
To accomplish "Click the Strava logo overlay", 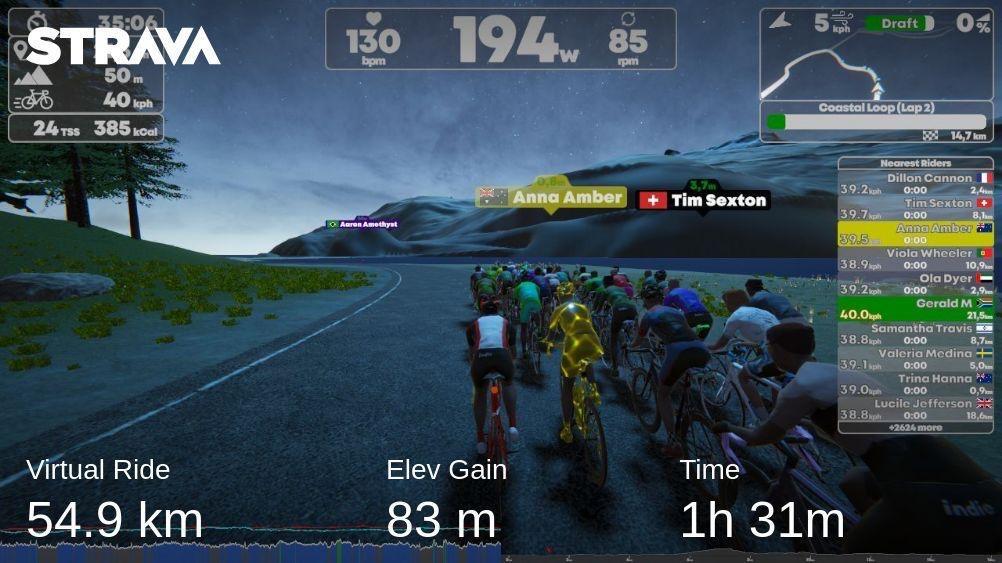I will tap(124, 46).
